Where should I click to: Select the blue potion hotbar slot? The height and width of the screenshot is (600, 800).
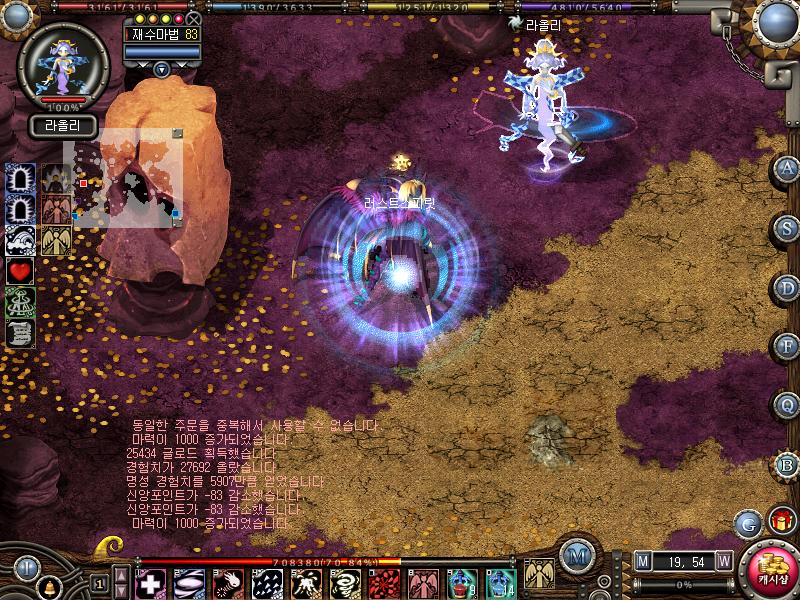point(462,583)
